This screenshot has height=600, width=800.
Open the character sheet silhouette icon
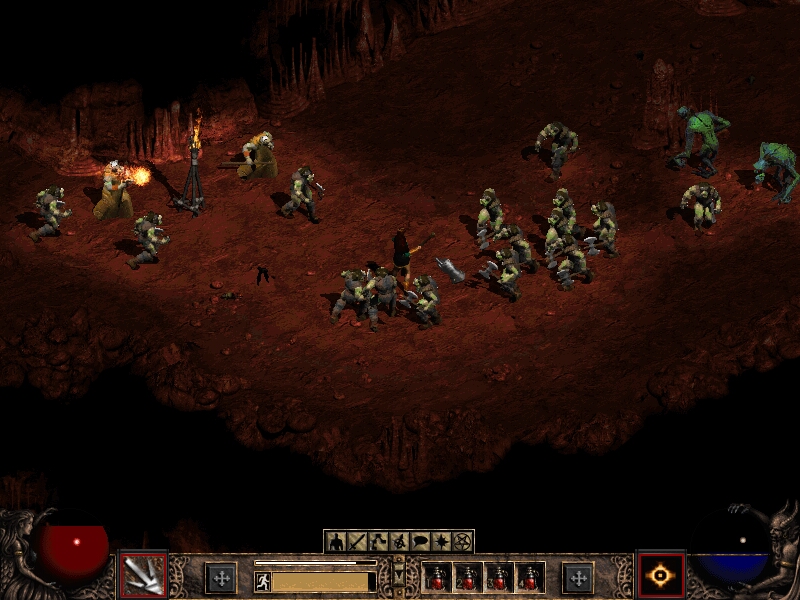pos(336,542)
